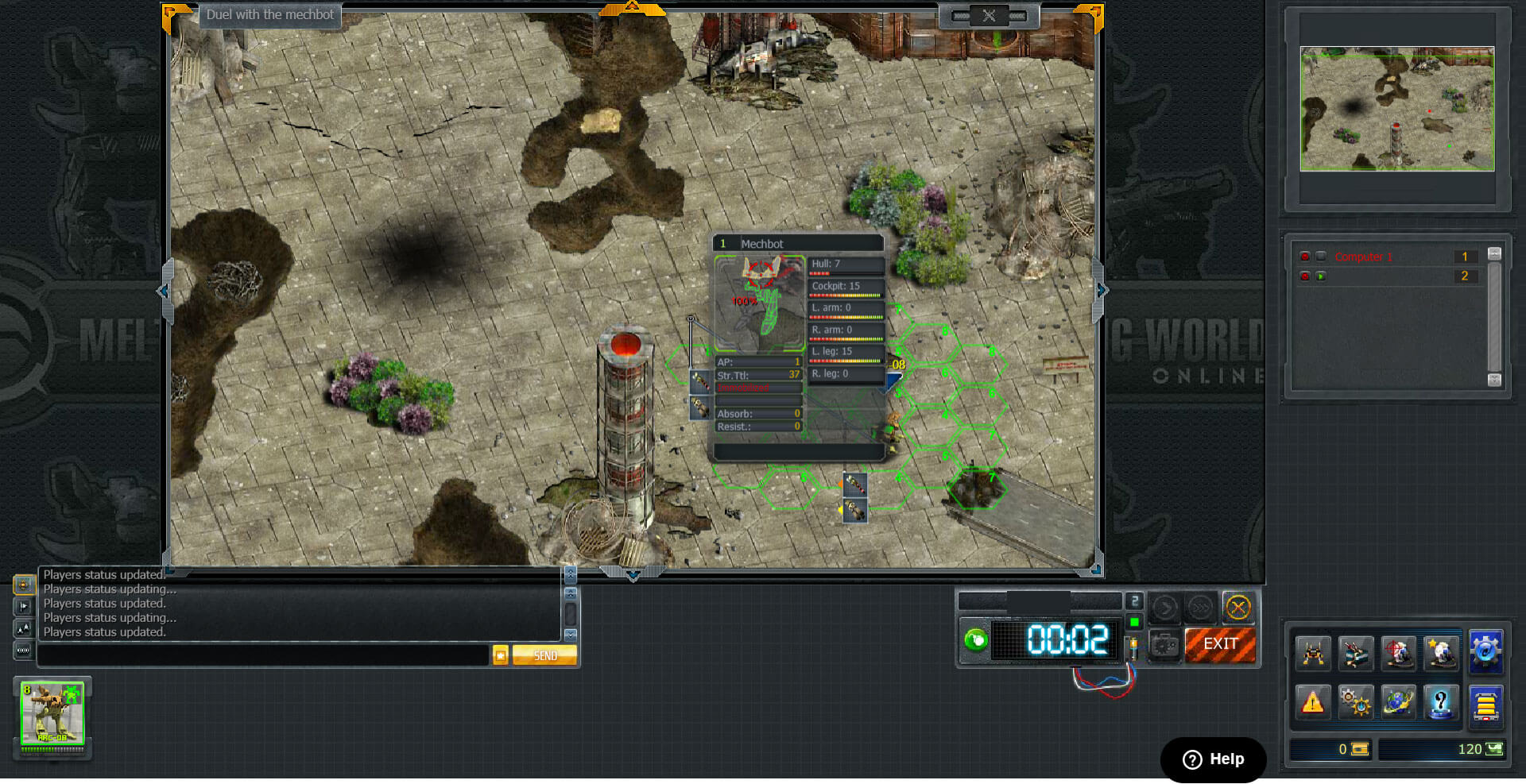
Task: Open the globe world map icon
Action: 1398,702
